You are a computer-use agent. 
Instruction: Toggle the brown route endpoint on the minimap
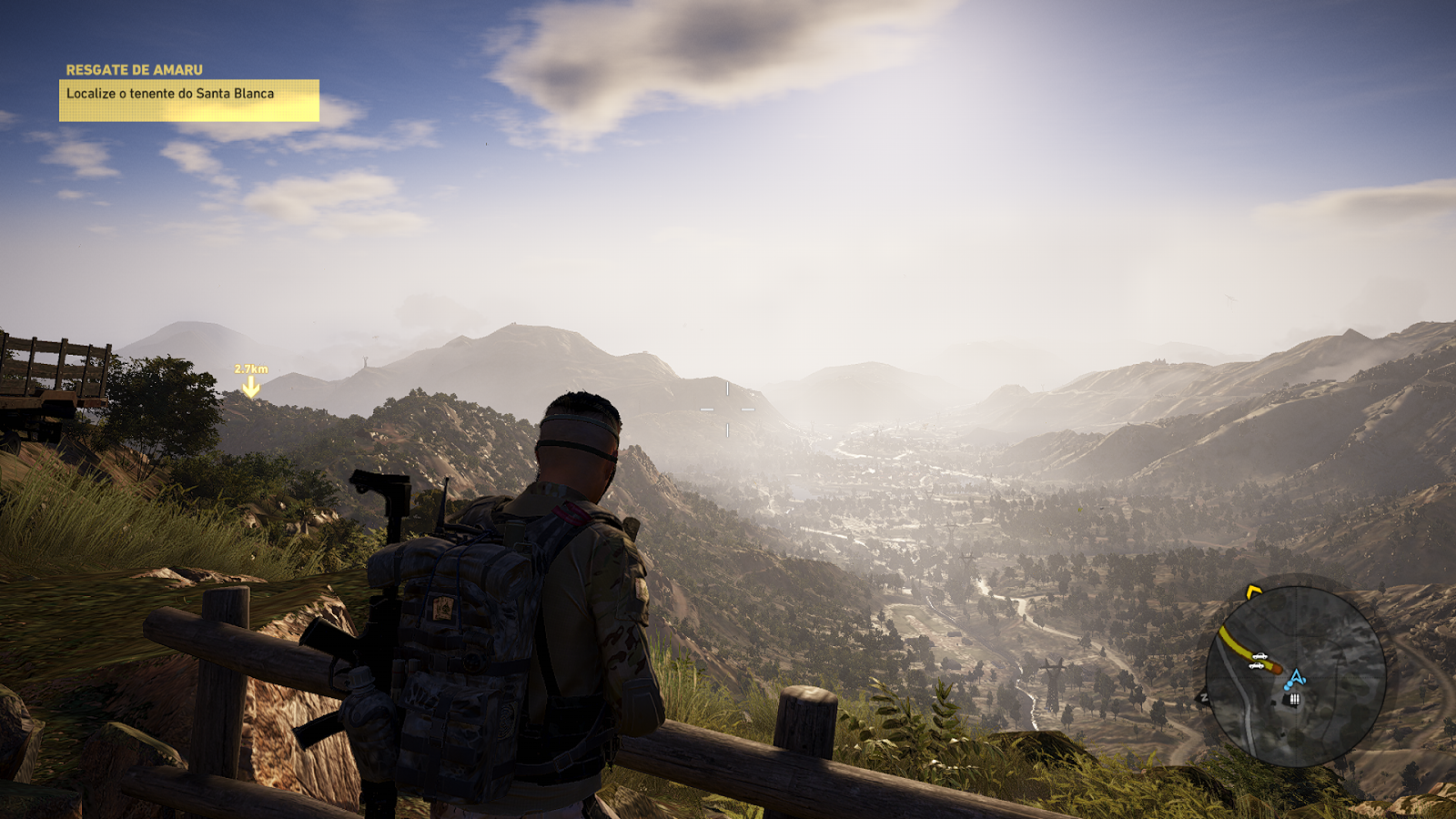point(1276,669)
